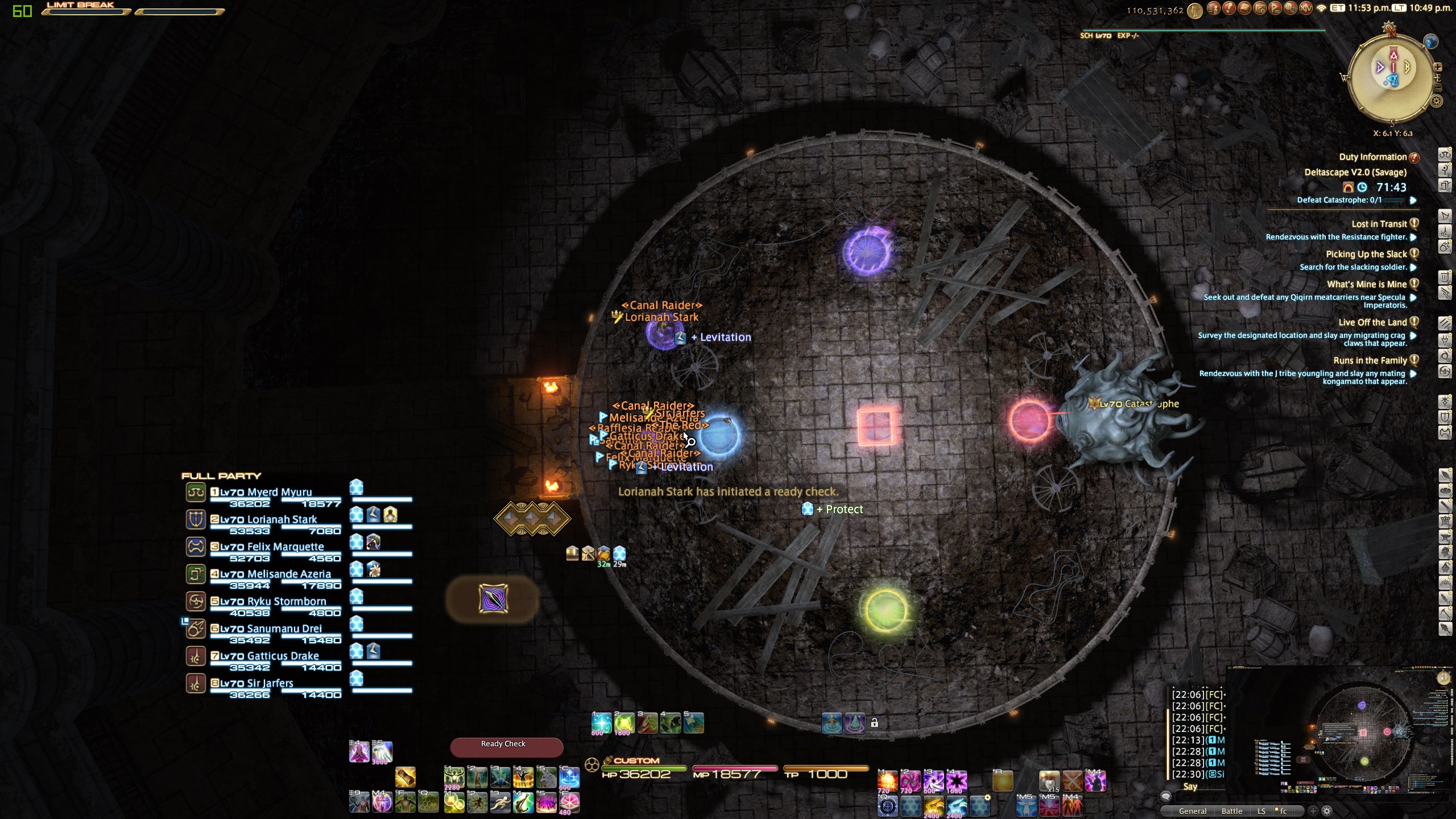Viewport: 1456px width, 819px height.
Task: Open the Lost in Transit quest entry
Action: (x=1379, y=224)
